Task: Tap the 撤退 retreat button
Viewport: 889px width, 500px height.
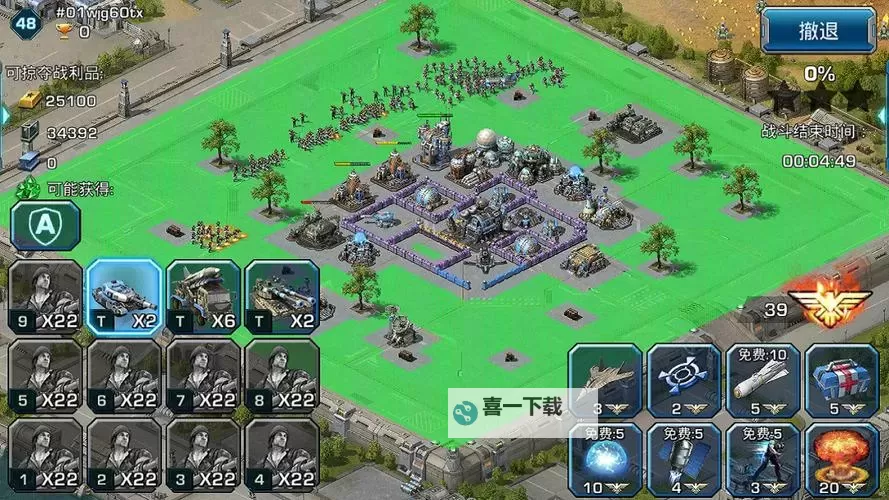Action: [x=818, y=31]
